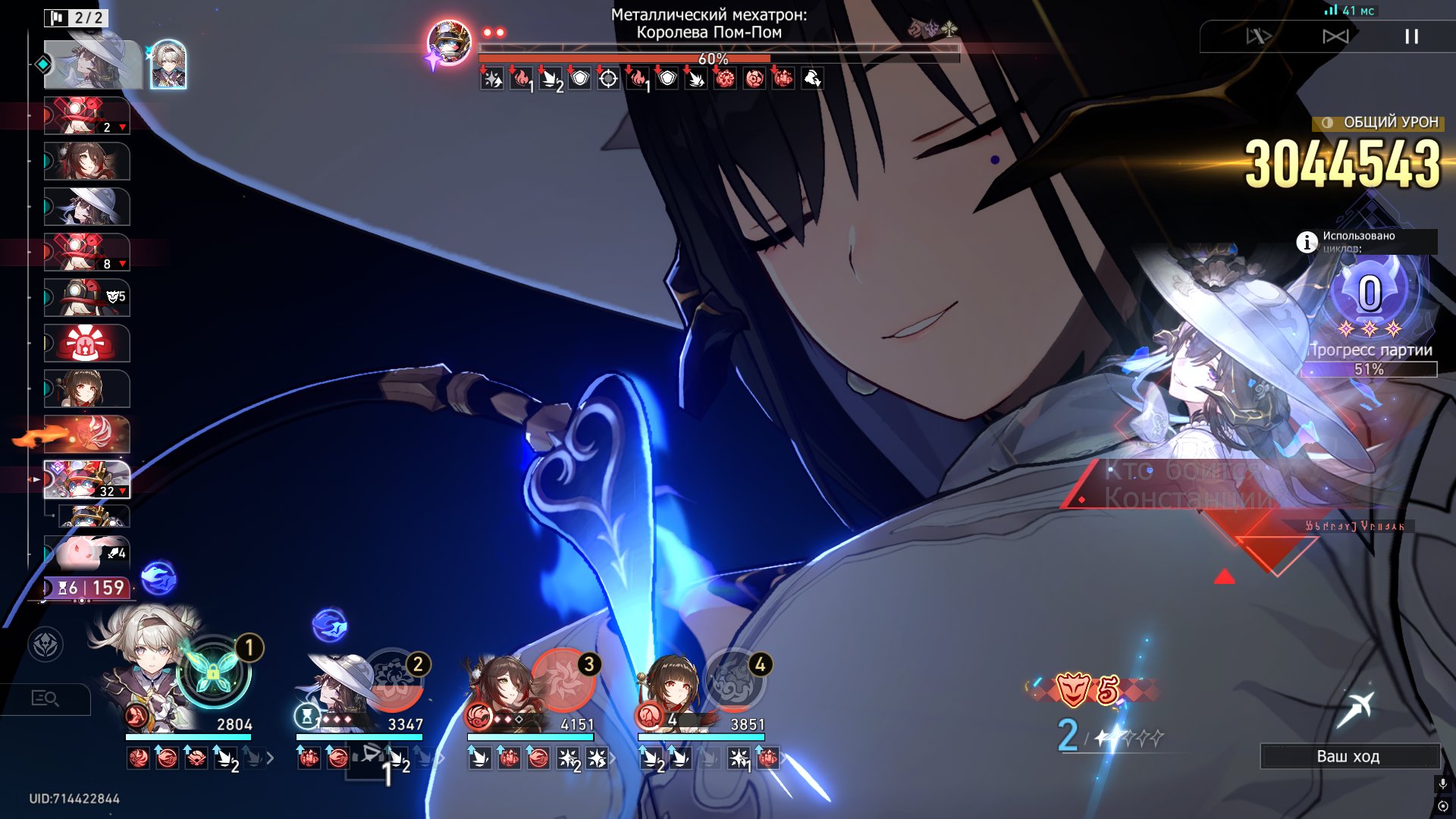
Task: Select the small framed portrait in turn order
Action: click(x=168, y=64)
